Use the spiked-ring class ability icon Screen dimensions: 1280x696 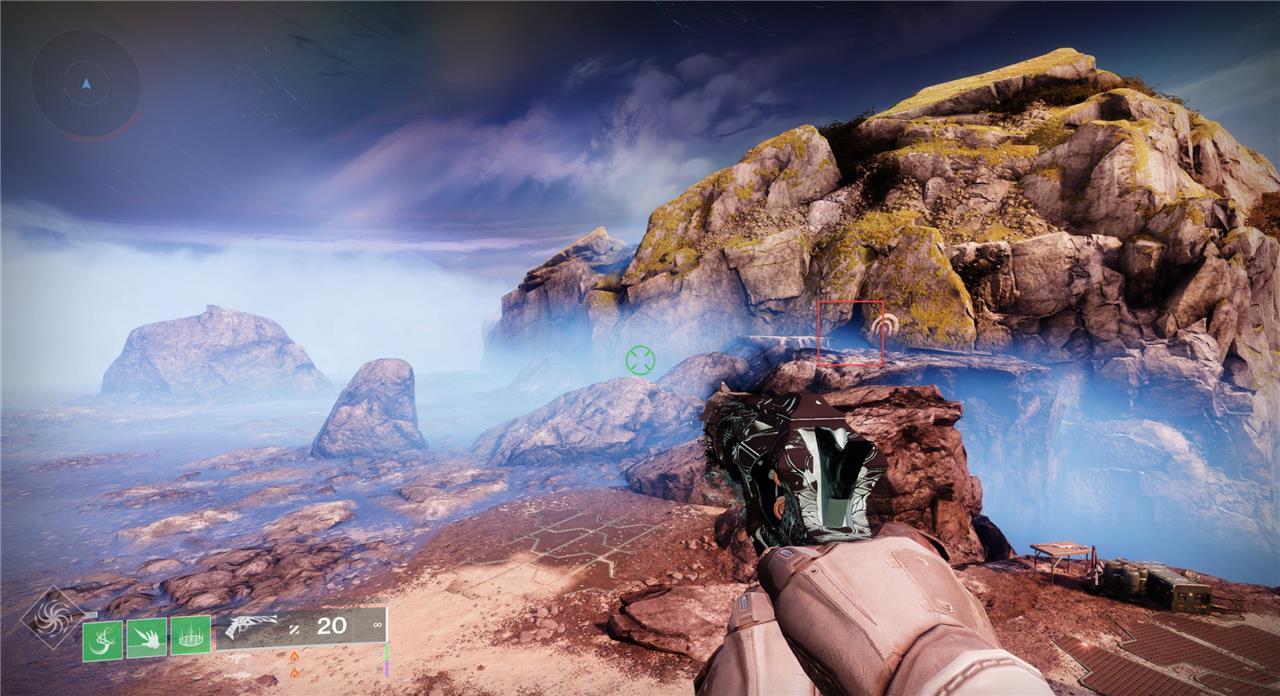pos(190,636)
